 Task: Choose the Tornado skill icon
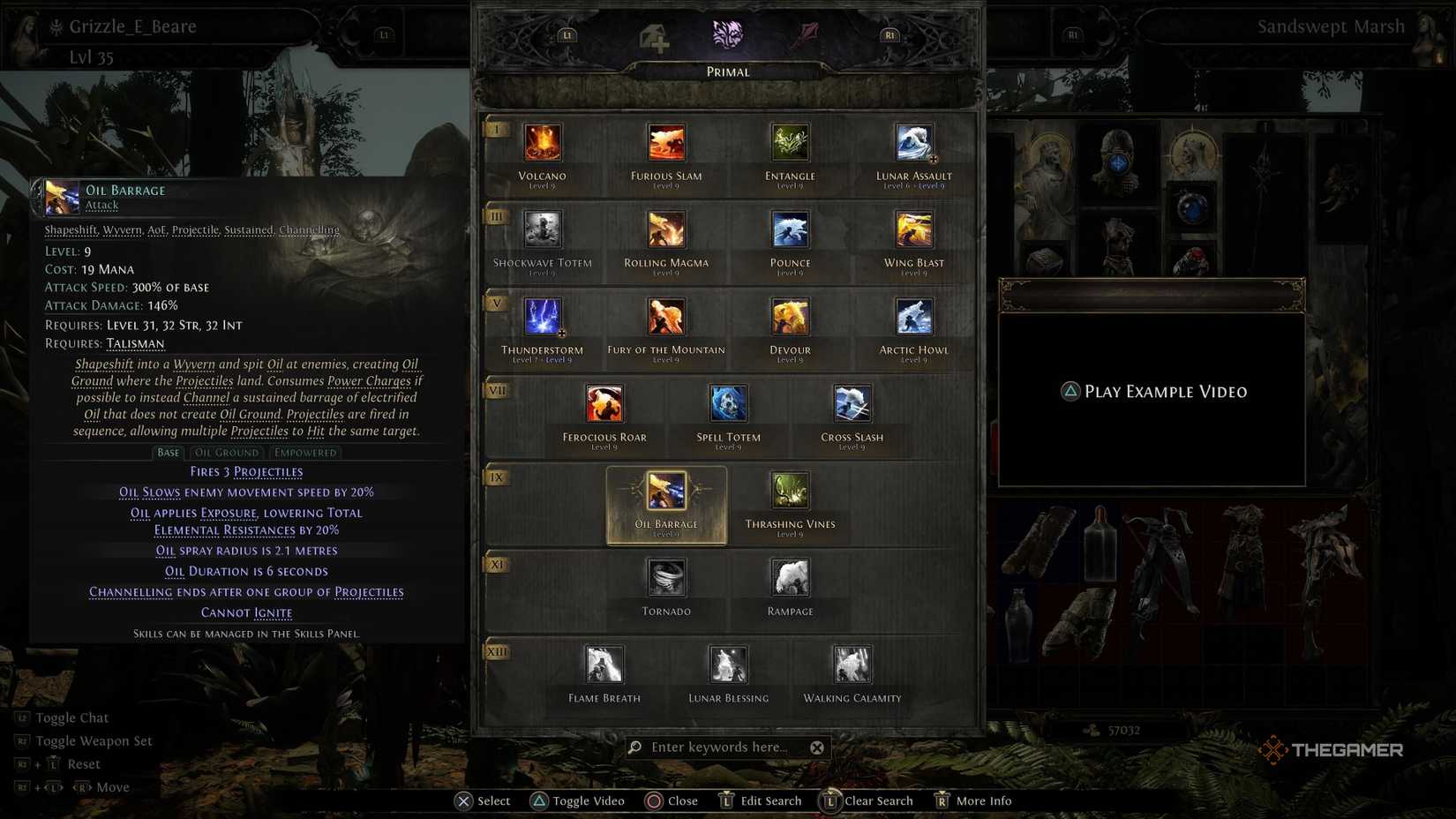pos(666,578)
